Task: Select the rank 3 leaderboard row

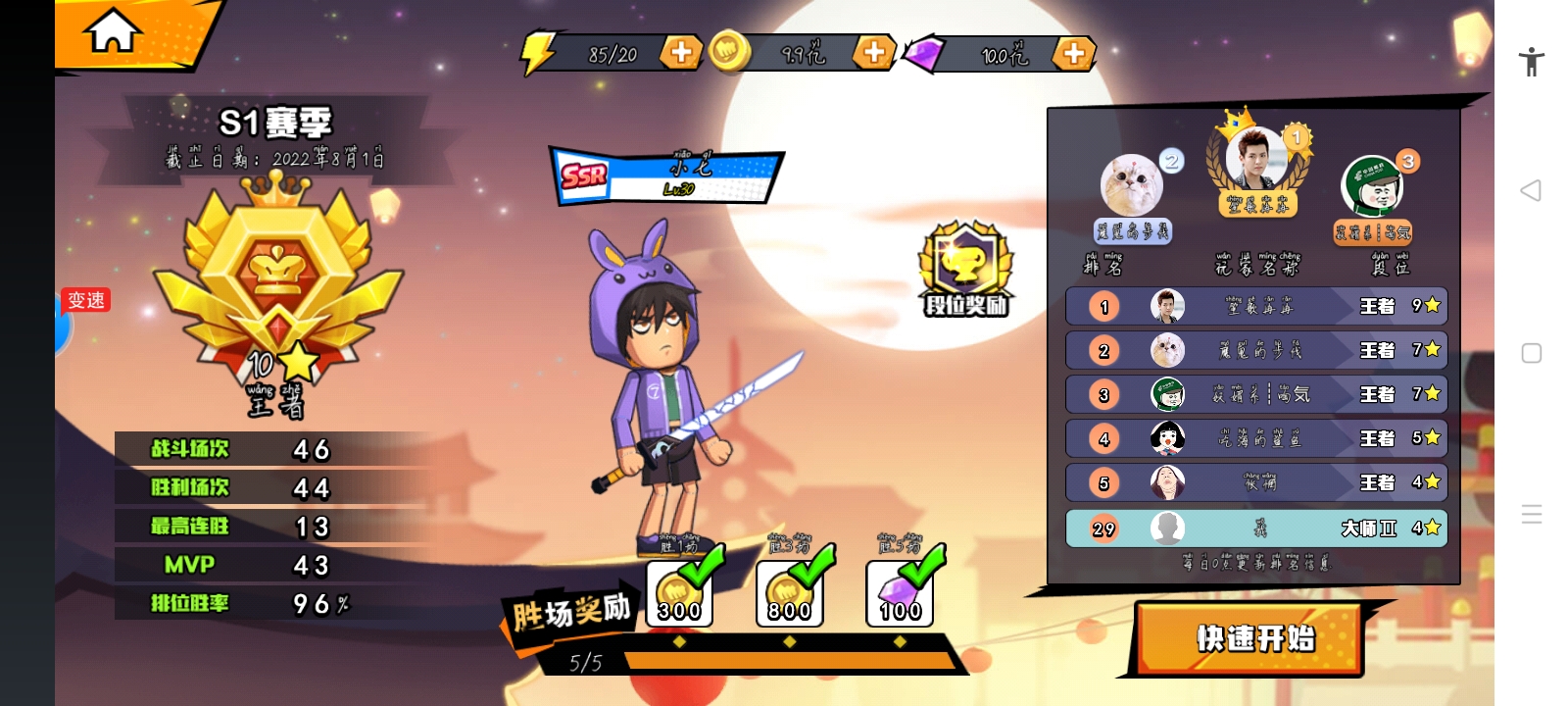Action: [1255, 394]
